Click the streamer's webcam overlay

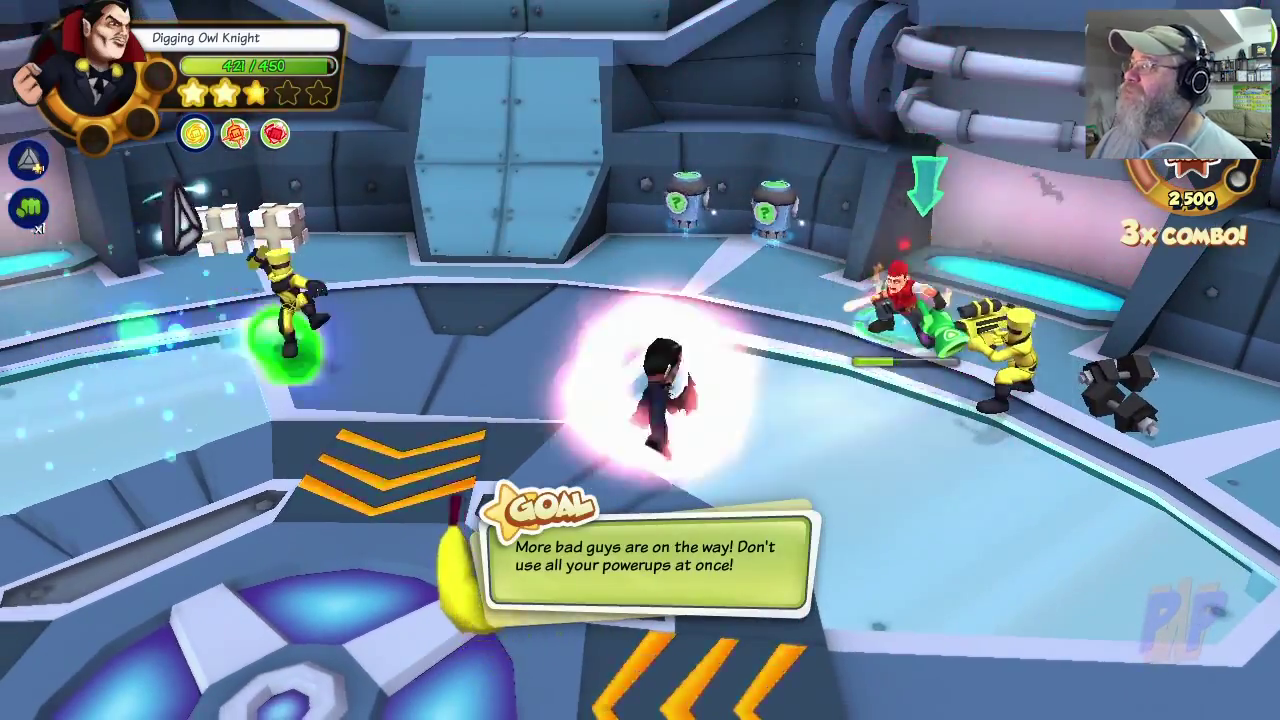[1178, 86]
